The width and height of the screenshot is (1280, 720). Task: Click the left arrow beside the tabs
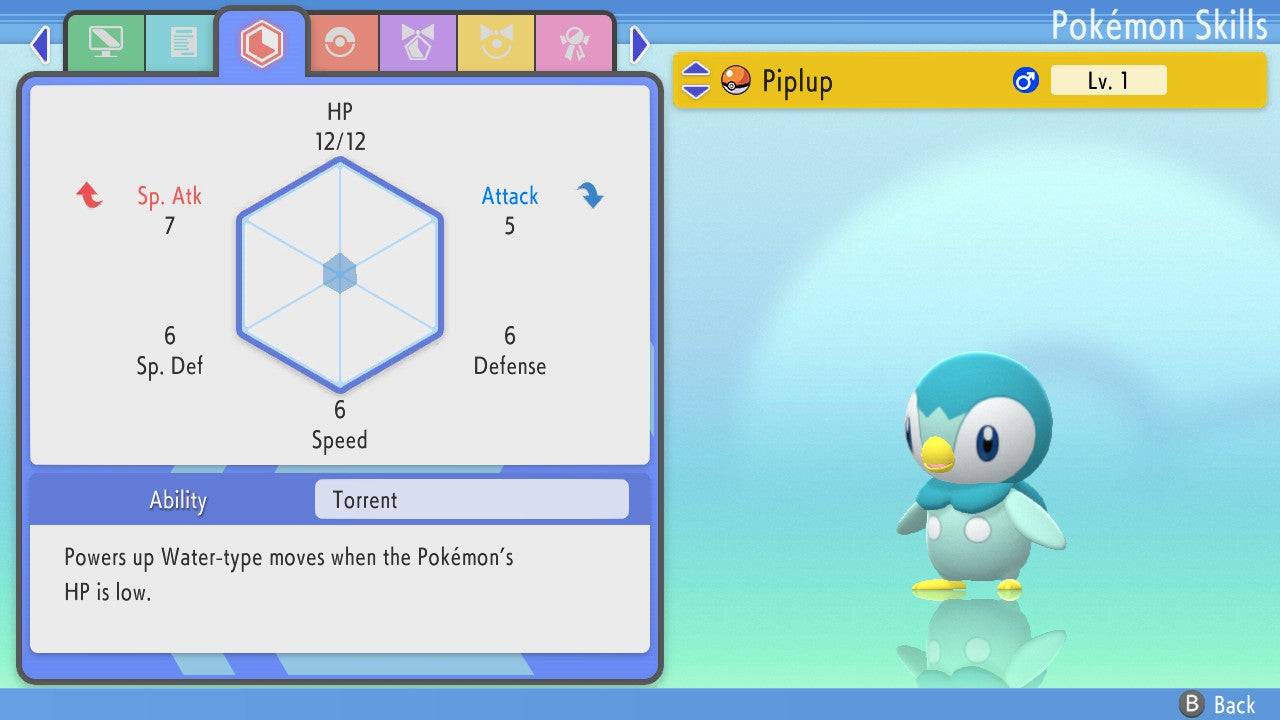(40, 44)
